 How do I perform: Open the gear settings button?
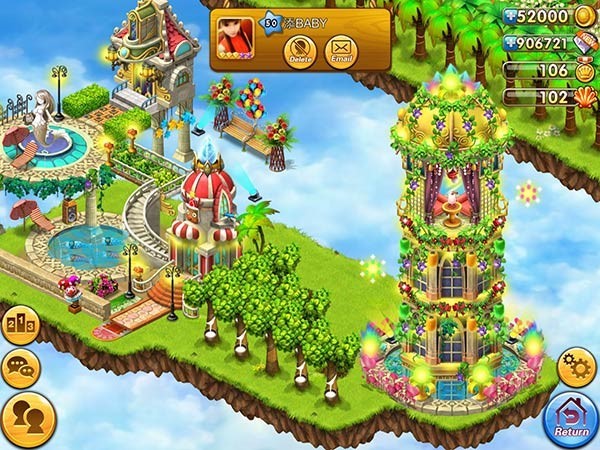click(x=576, y=367)
